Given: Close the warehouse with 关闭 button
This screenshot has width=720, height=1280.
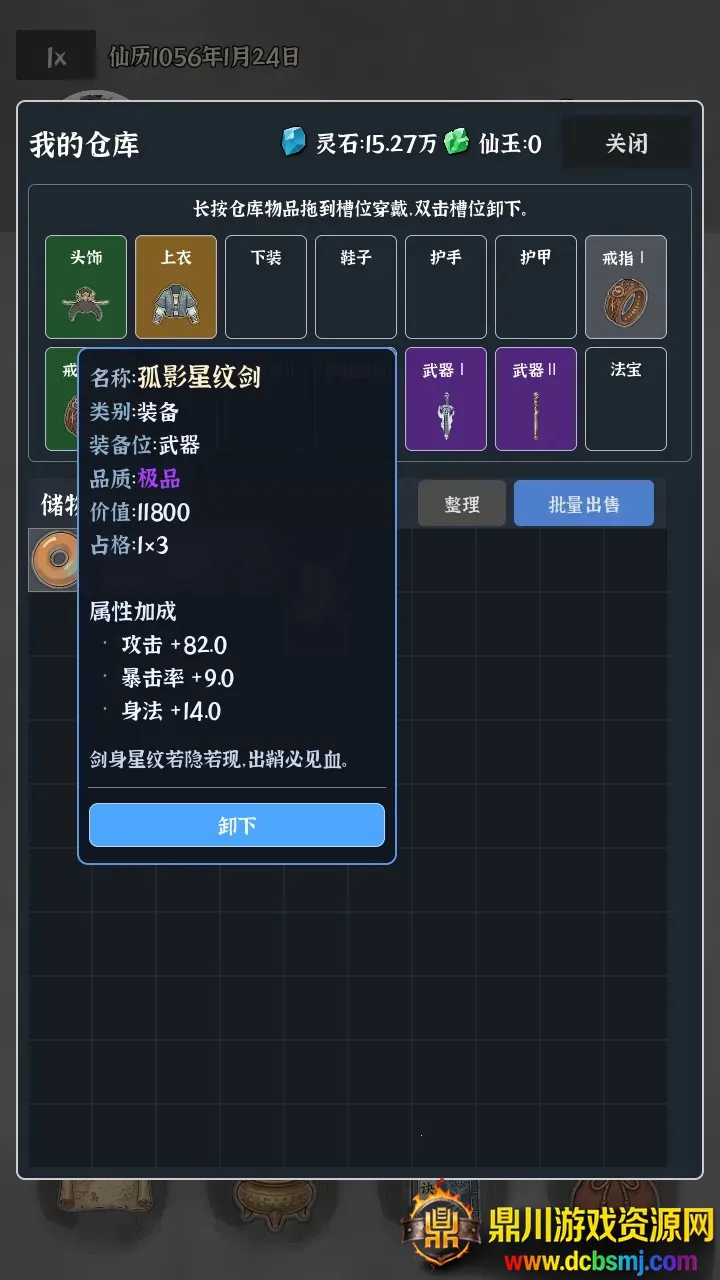Looking at the screenshot, I should [626, 144].
